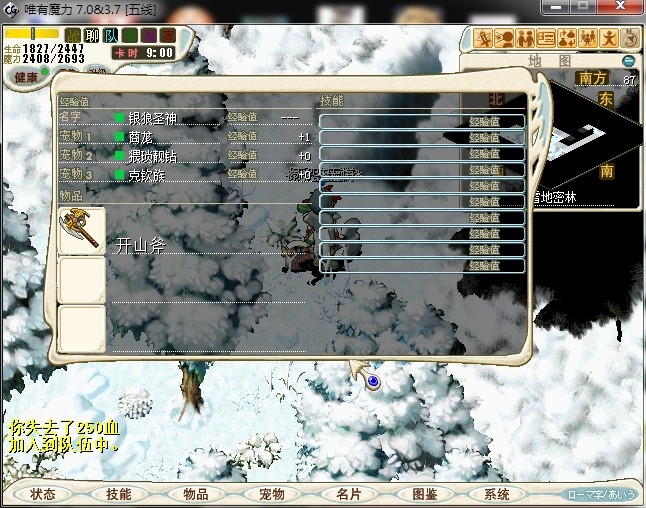Open the 技能 skills menu
646x508 pixels.
click(118, 494)
